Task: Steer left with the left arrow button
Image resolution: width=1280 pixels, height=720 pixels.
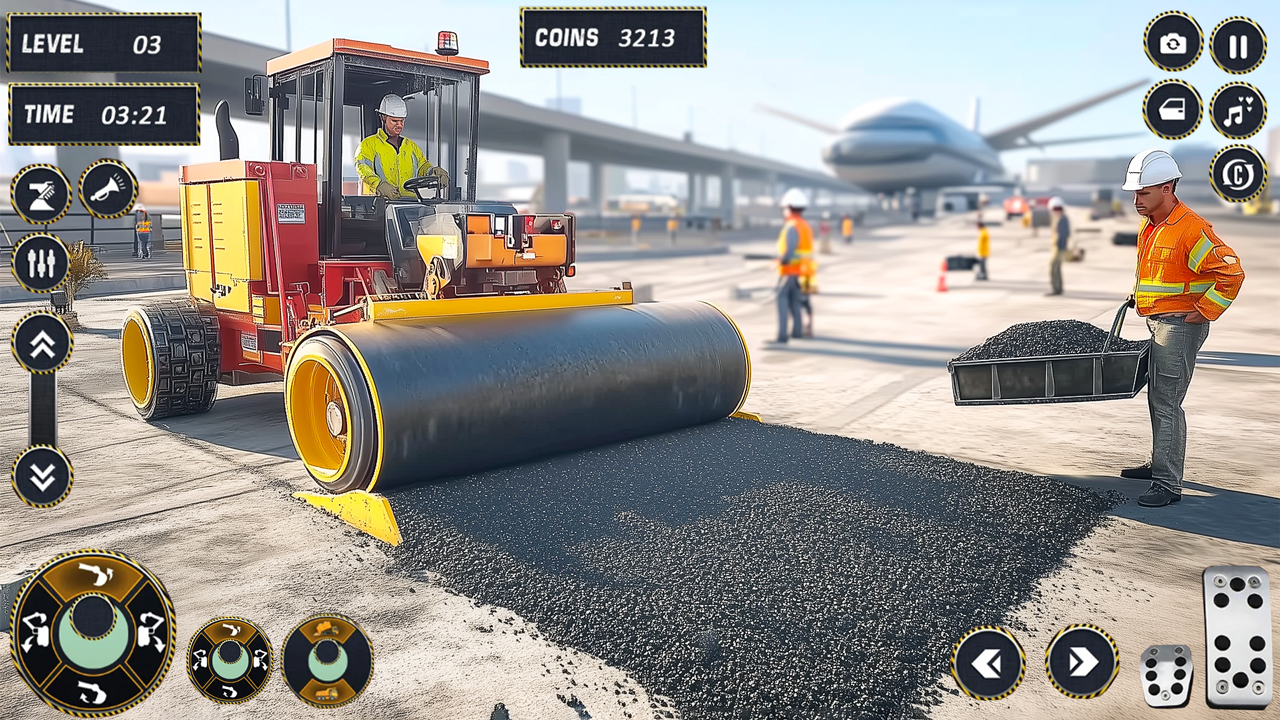Action: pos(988,662)
